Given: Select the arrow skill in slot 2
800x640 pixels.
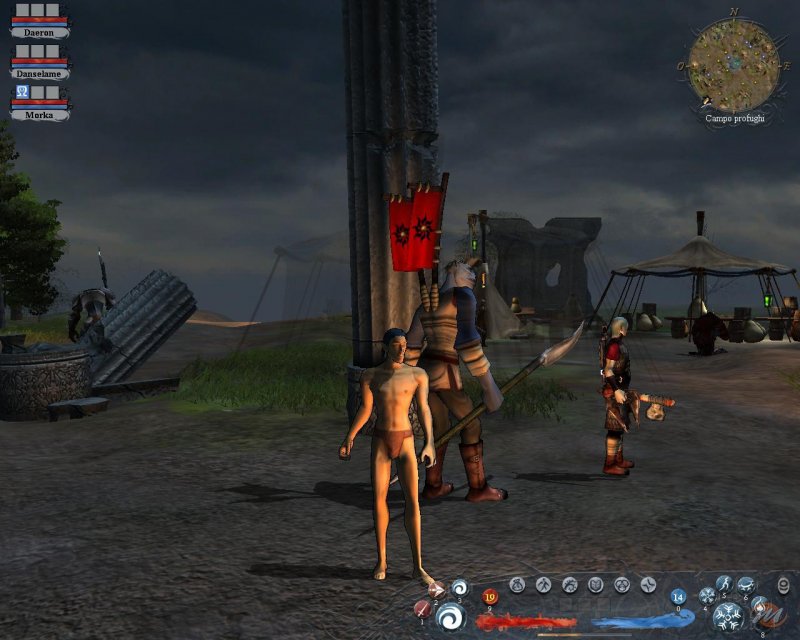Looking at the screenshot, I should pos(437,590).
